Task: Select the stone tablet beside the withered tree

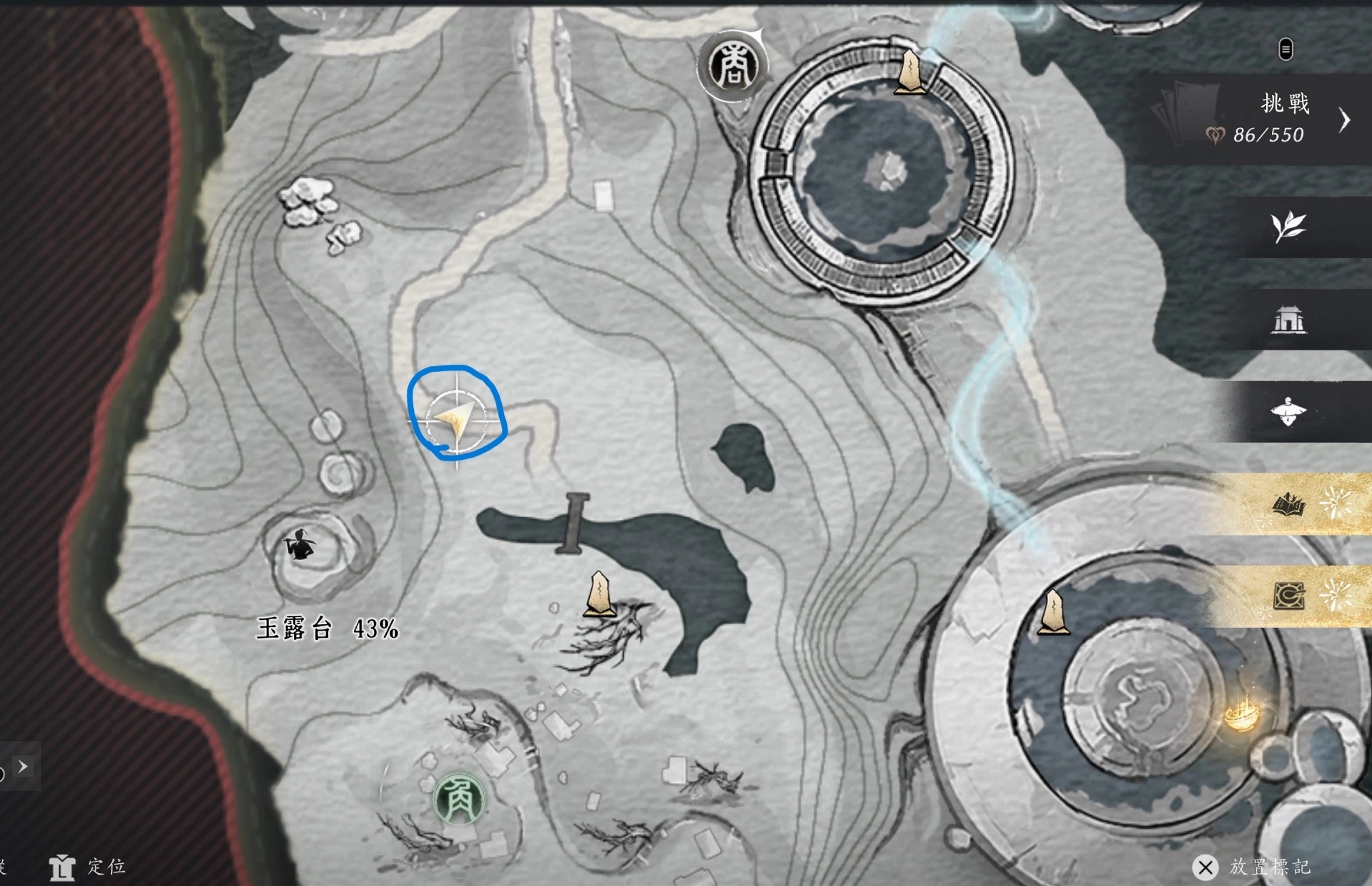Action: [599, 594]
